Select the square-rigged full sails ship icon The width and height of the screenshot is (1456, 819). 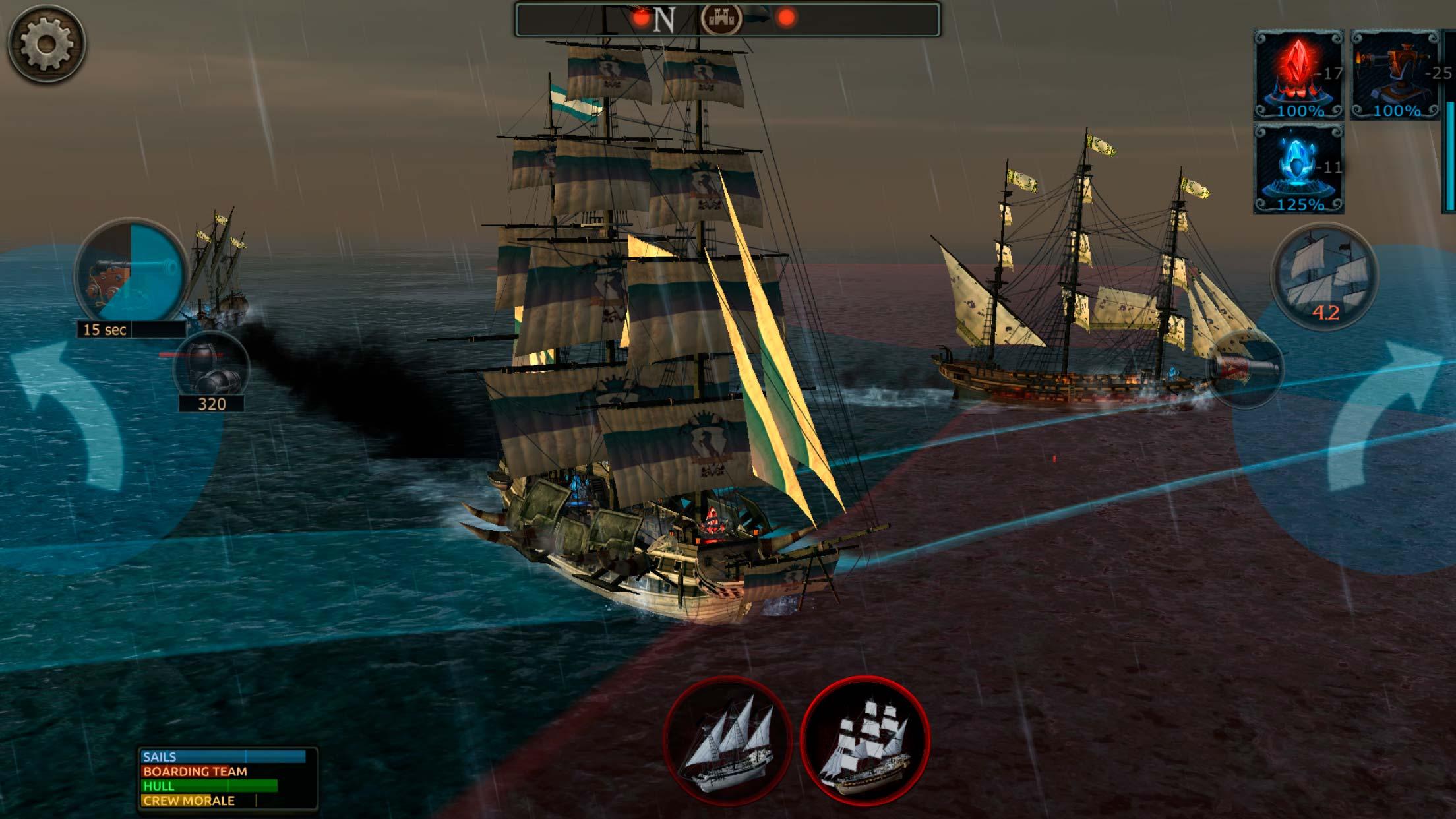point(864,740)
